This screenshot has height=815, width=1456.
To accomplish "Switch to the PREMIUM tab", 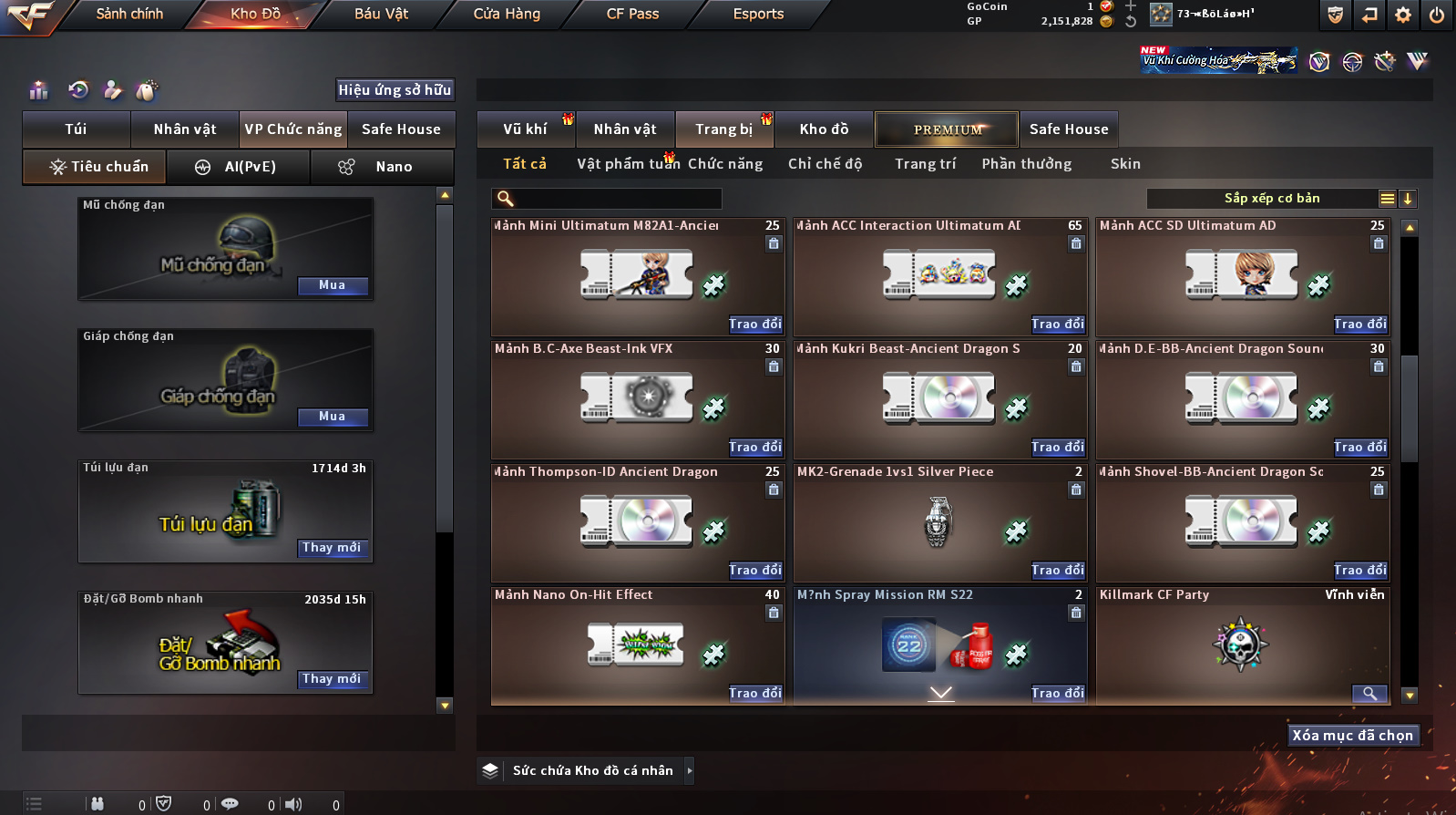I will (x=948, y=129).
